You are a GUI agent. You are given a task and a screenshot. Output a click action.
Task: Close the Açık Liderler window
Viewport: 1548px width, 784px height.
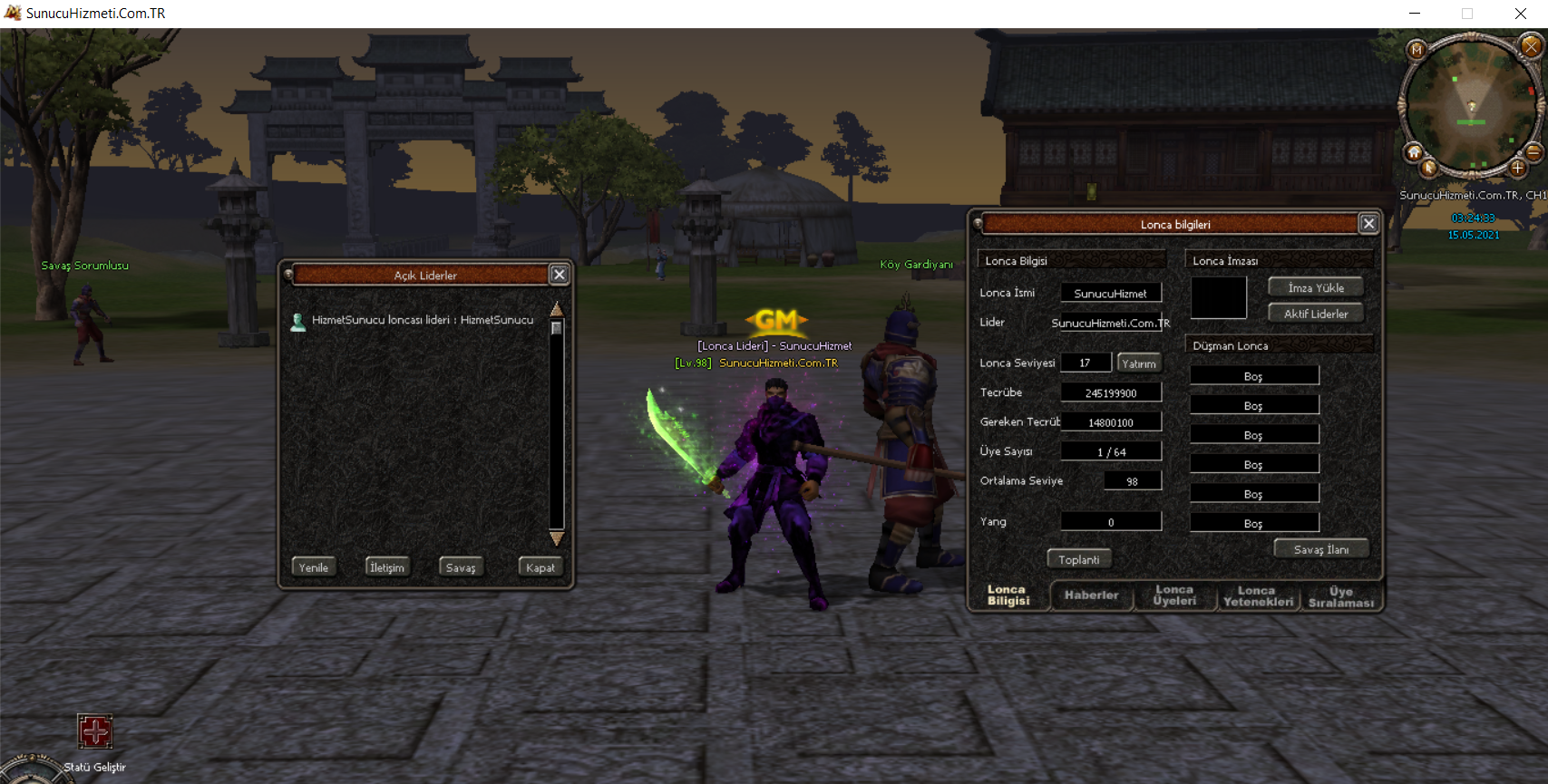pyautogui.click(x=560, y=275)
